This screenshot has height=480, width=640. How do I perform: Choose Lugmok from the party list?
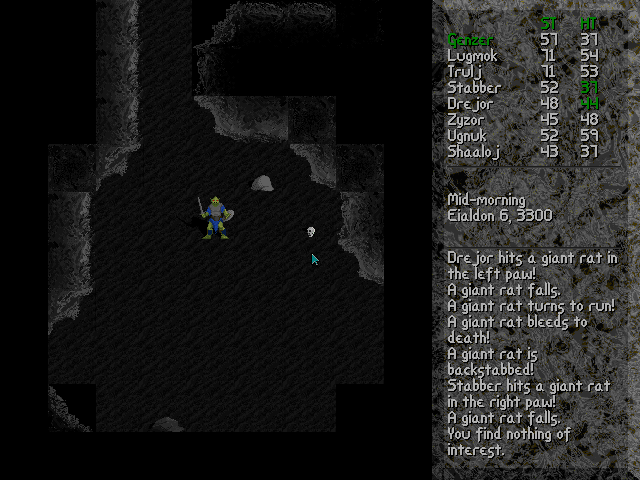pos(472,56)
